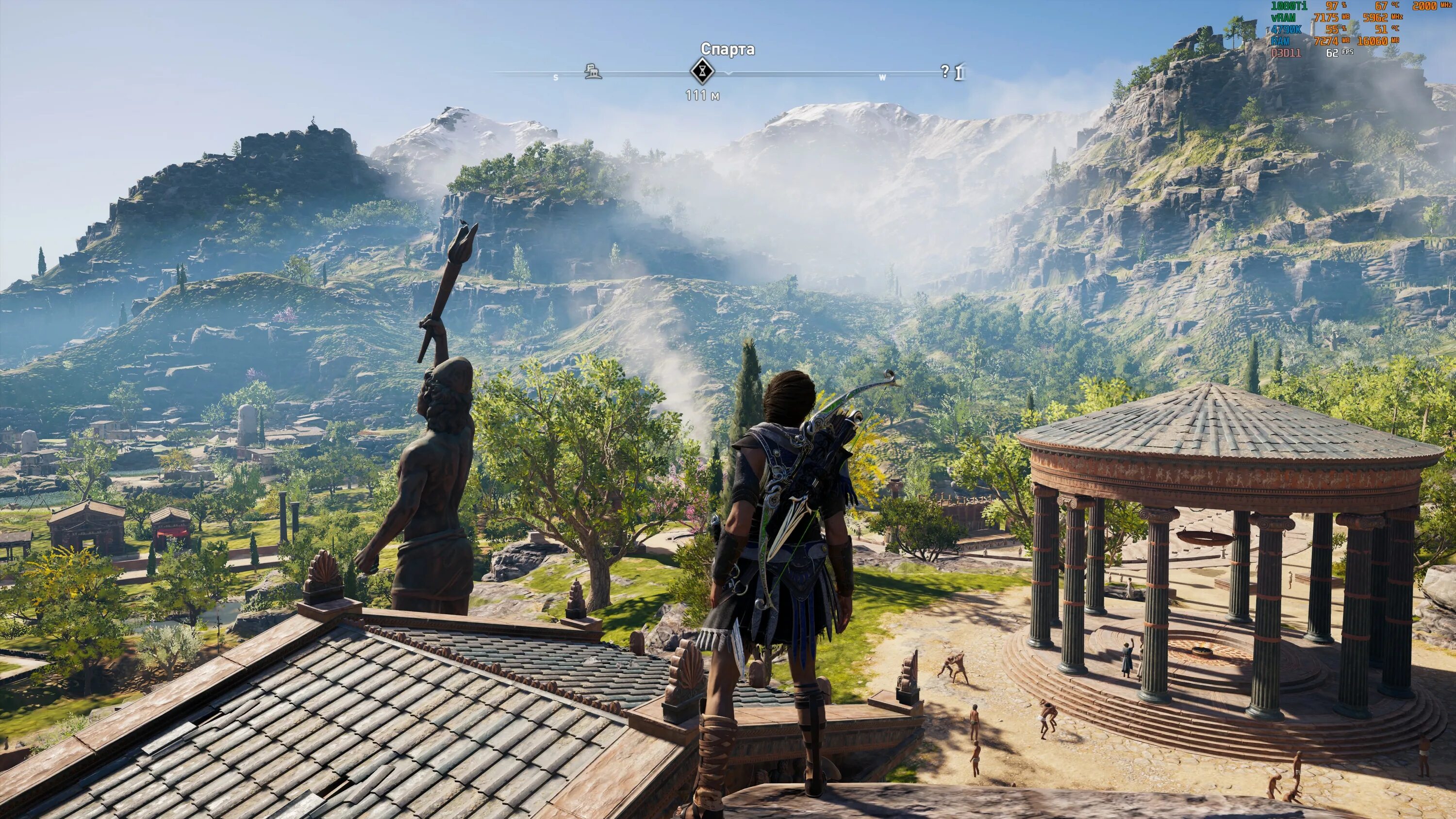Select the question mark marker on the compass
This screenshot has height=819, width=1456.
pos(944,71)
